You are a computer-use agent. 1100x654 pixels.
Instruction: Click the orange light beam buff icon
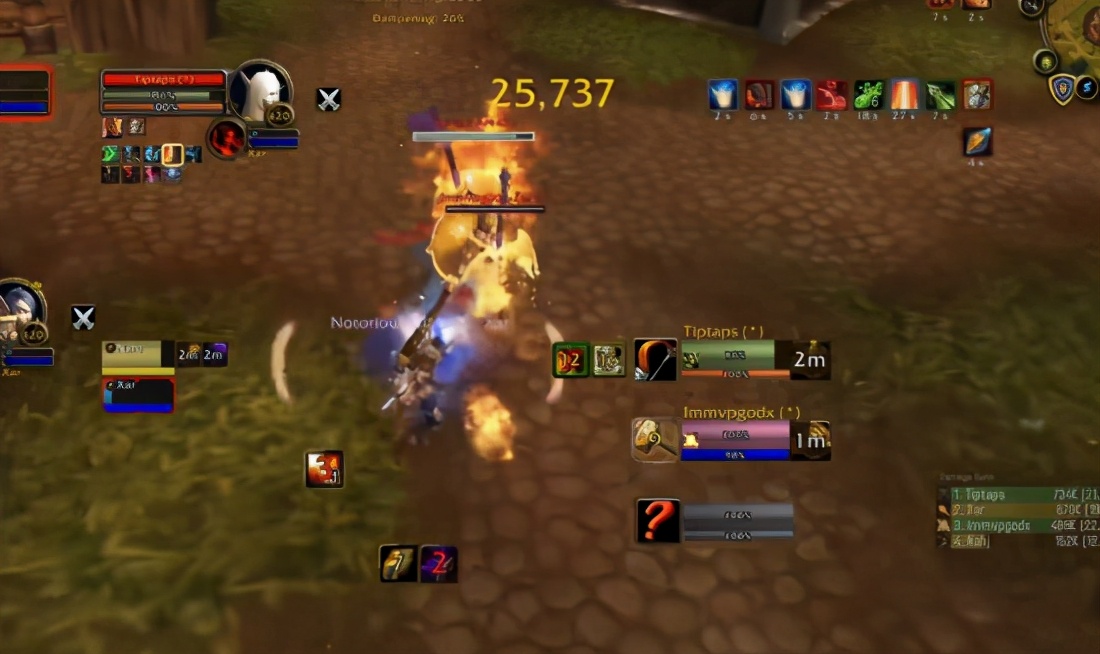[x=905, y=95]
